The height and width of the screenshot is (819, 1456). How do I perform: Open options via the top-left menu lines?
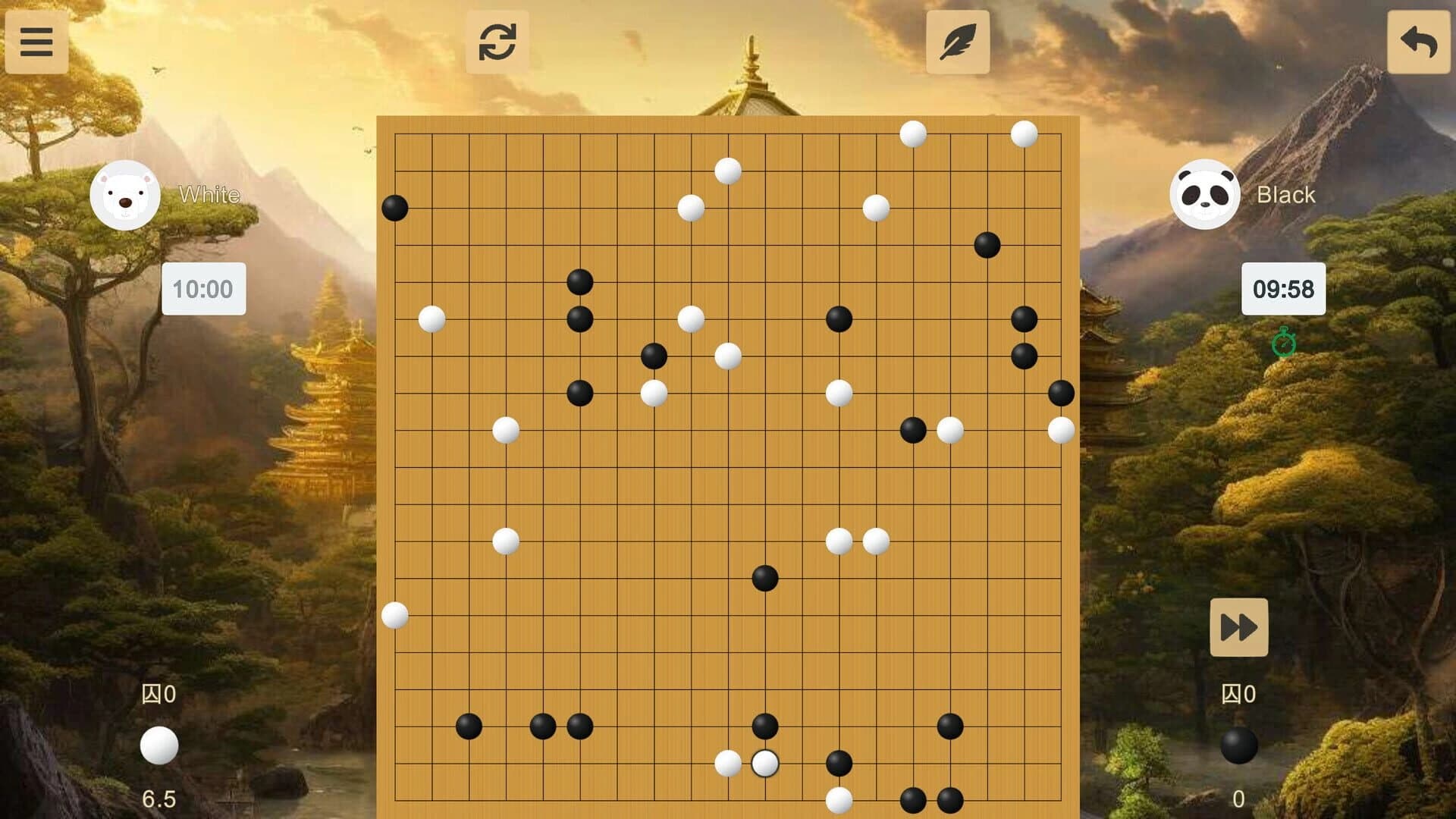pyautogui.click(x=36, y=42)
